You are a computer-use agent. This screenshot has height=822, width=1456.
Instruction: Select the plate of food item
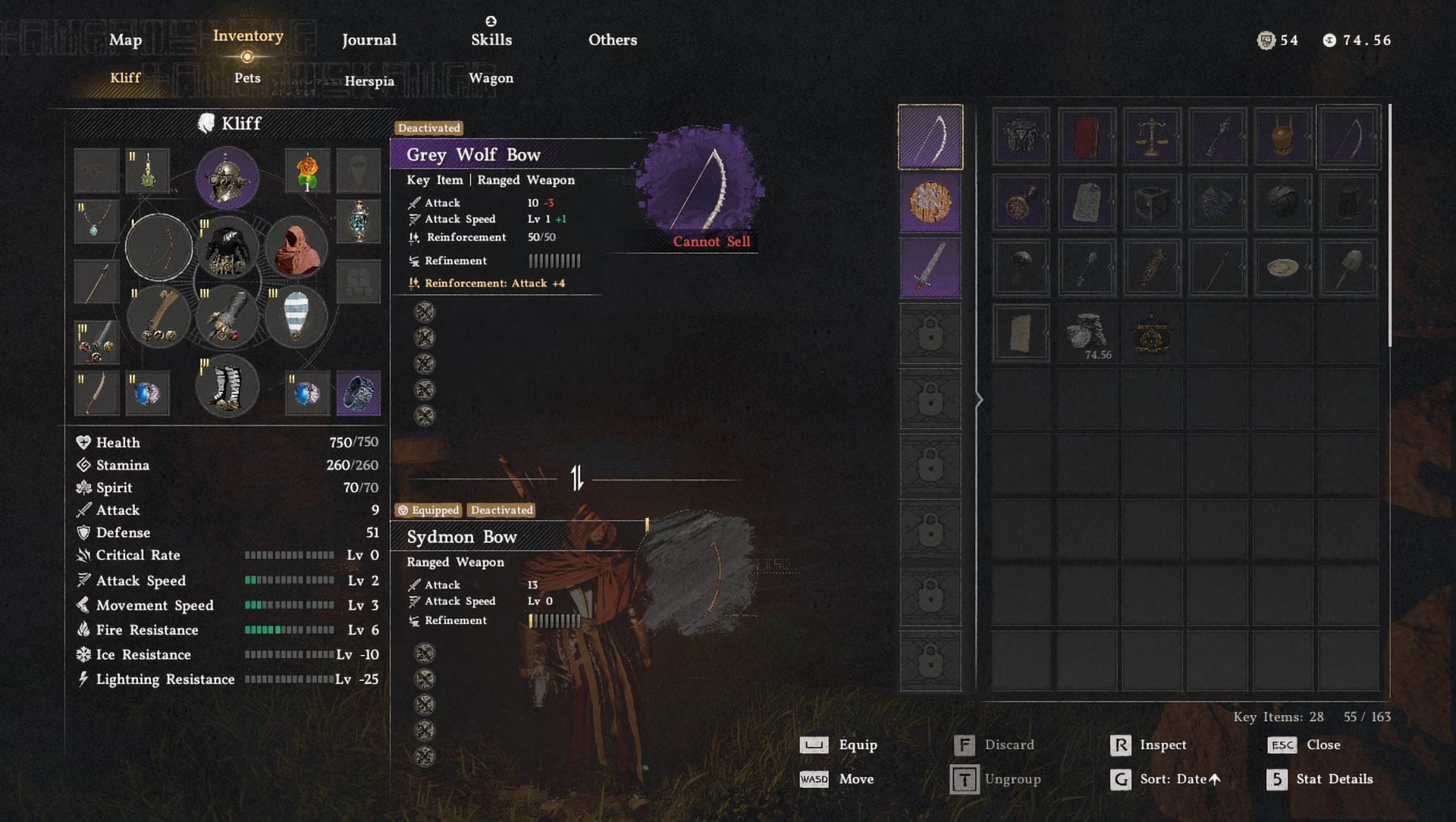[1282, 268]
